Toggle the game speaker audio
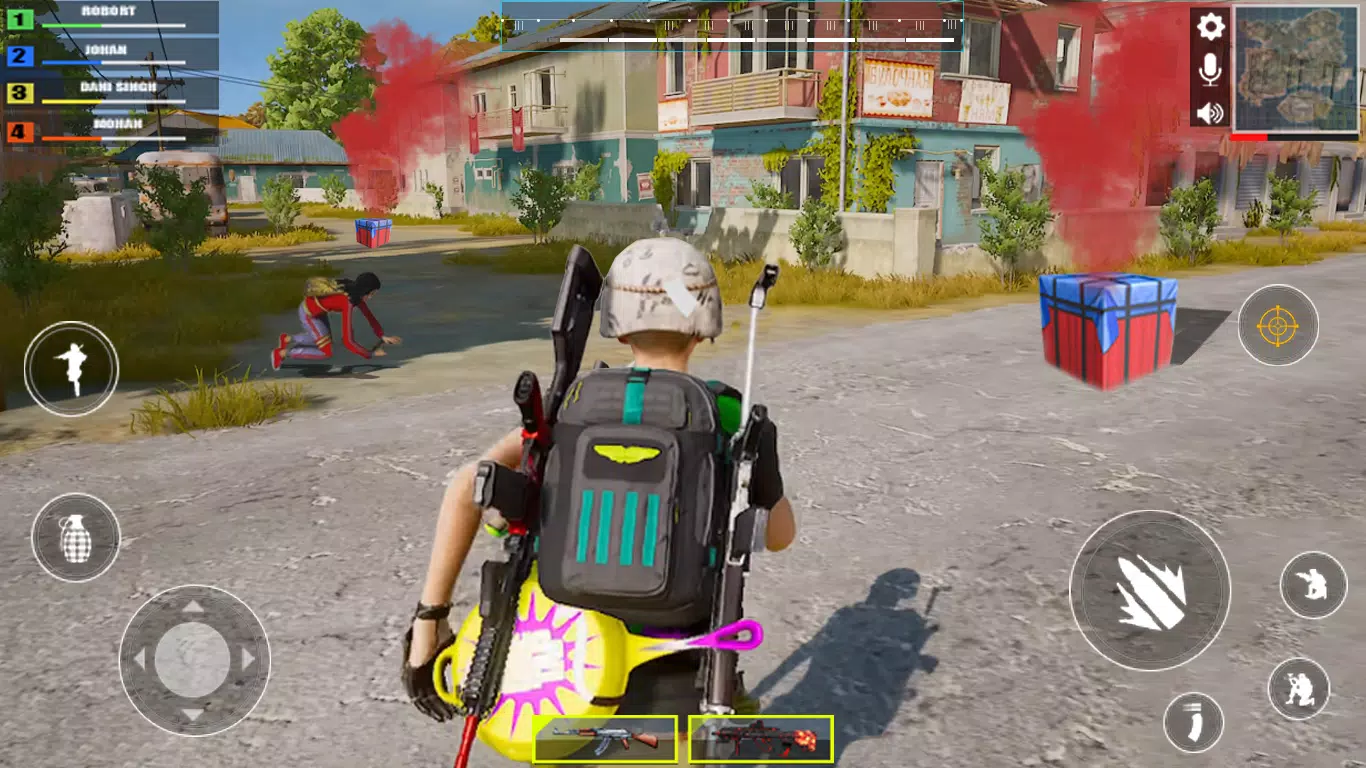This screenshot has width=1366, height=768. pyautogui.click(x=1208, y=113)
